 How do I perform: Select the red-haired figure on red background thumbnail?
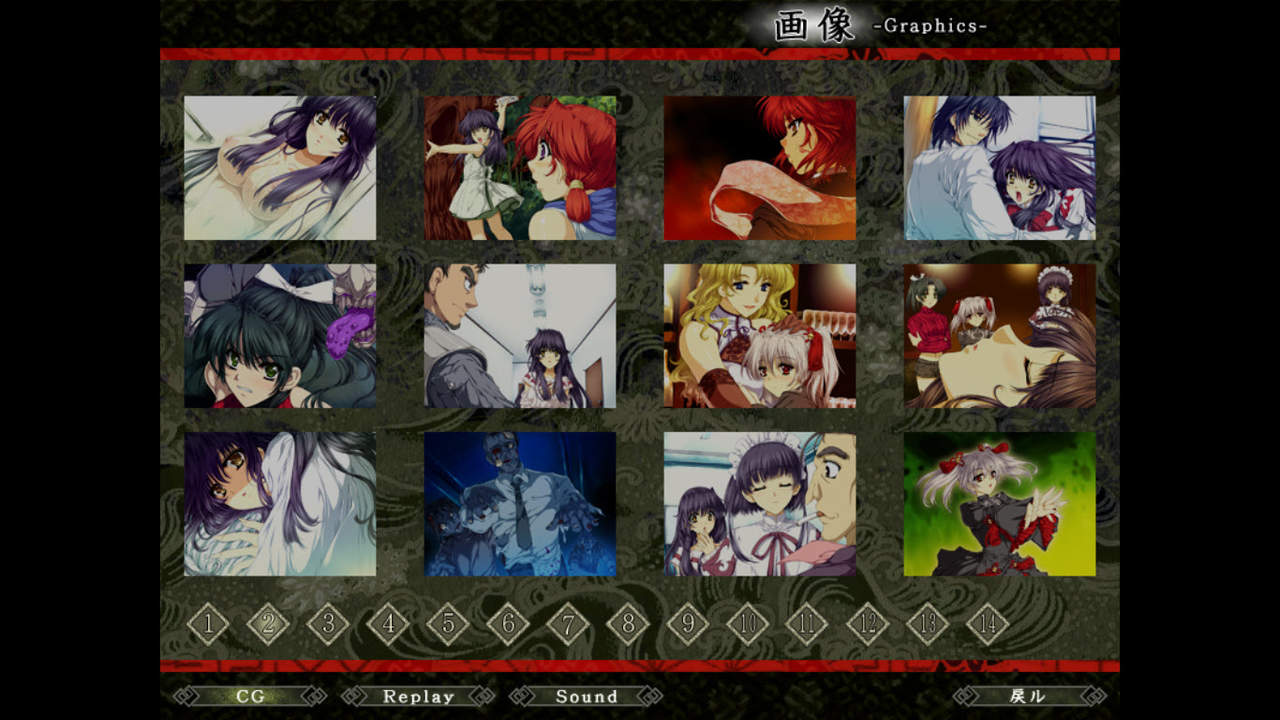(x=760, y=168)
